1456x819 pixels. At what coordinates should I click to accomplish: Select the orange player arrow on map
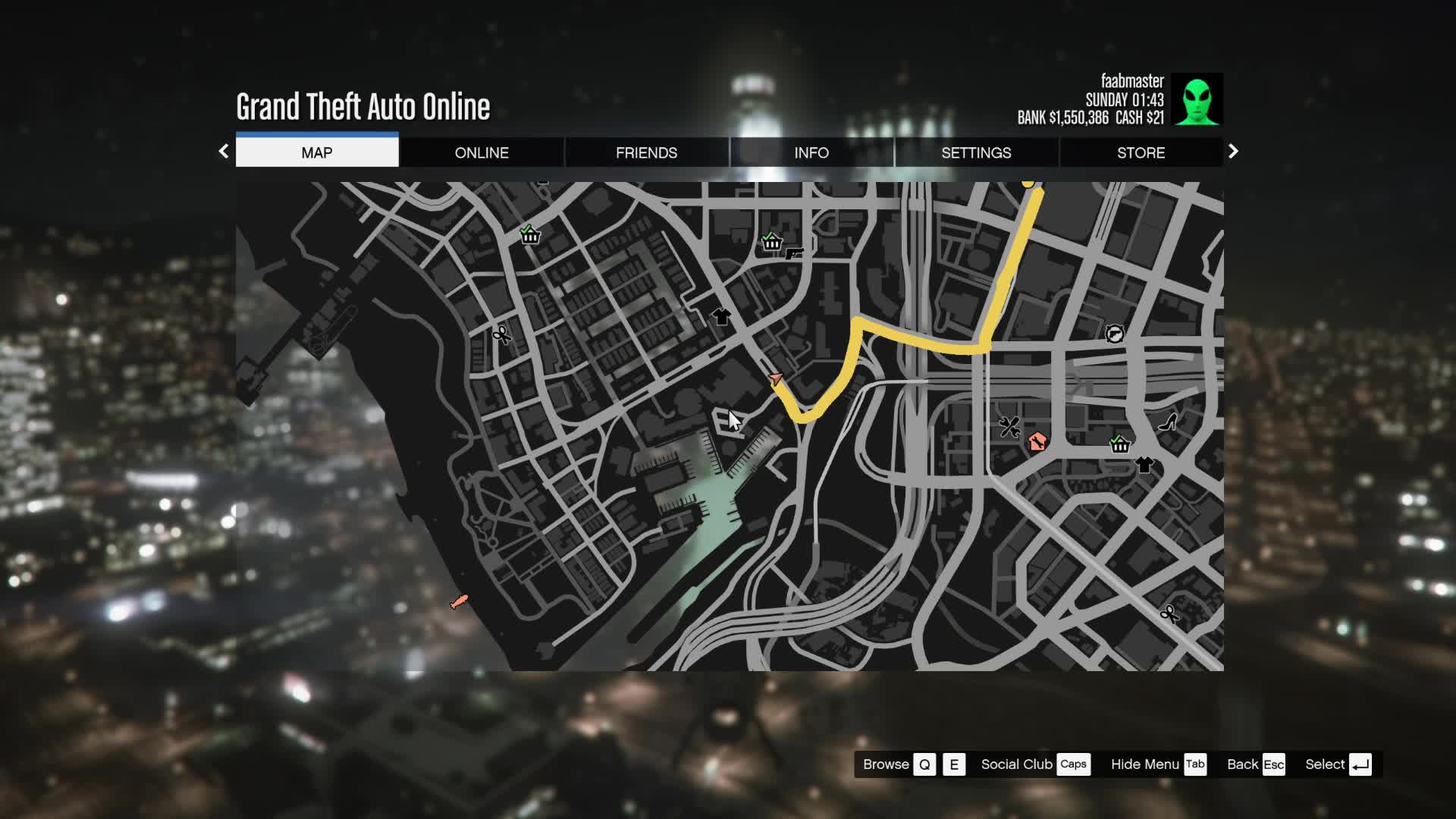pyautogui.click(x=775, y=378)
